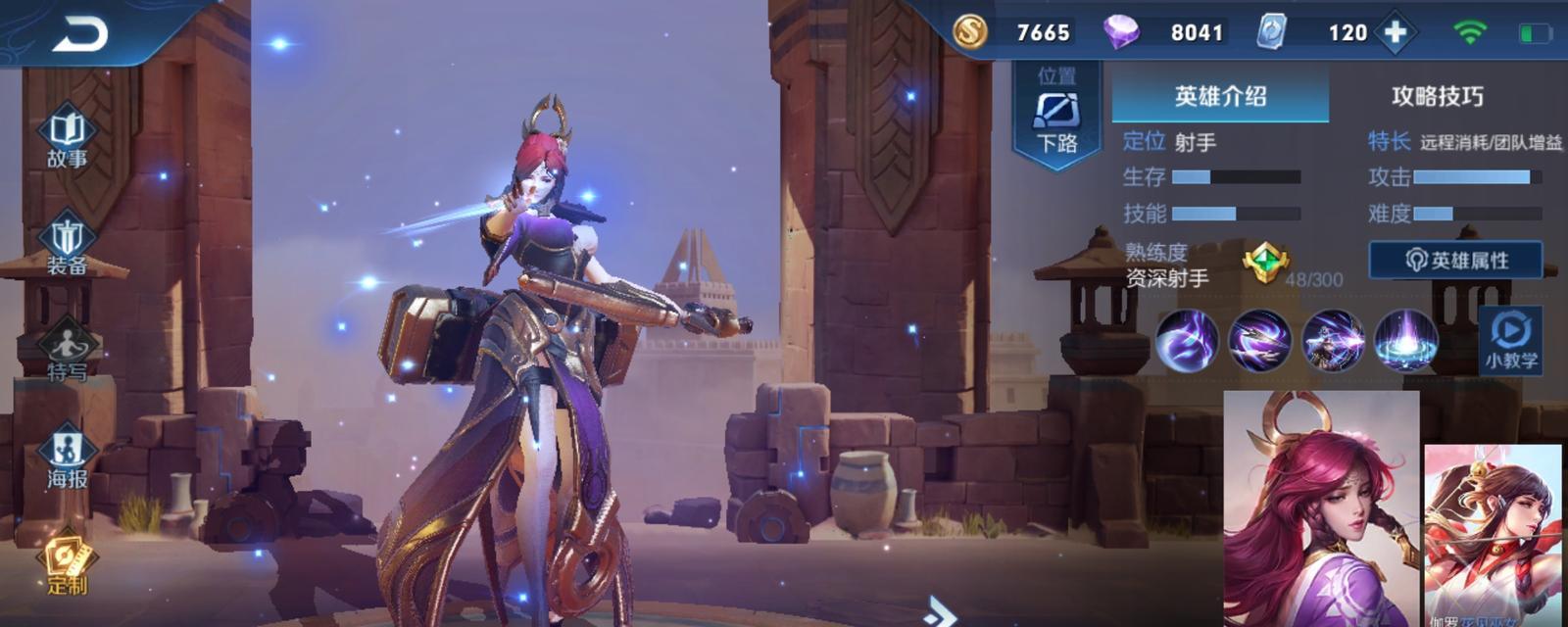The height and width of the screenshot is (627, 1568).
Task: Switch to the 攻略技巧 tab
Action: 1437,96
